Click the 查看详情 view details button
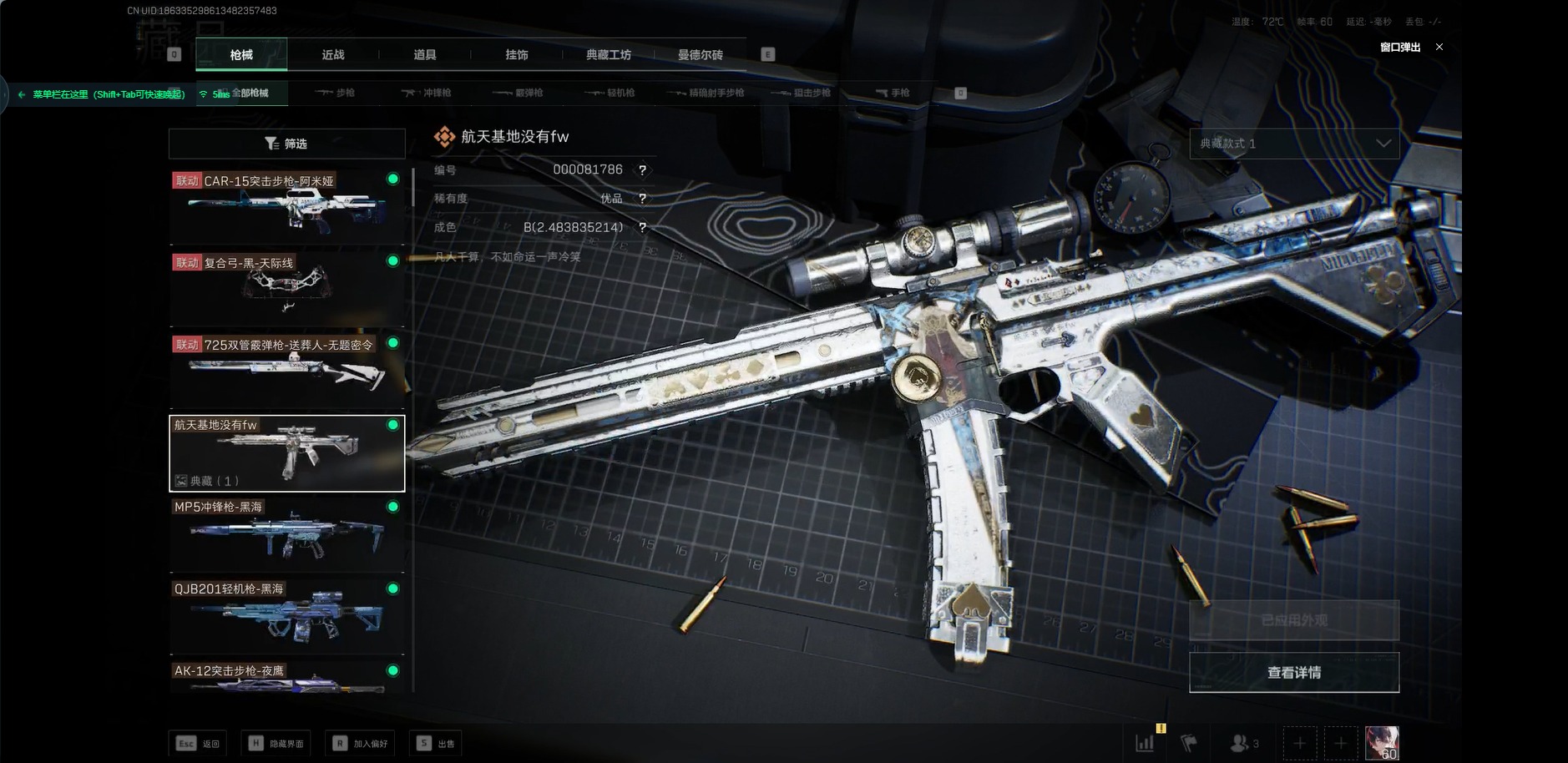Image resolution: width=1568 pixels, height=763 pixels. 1293,673
